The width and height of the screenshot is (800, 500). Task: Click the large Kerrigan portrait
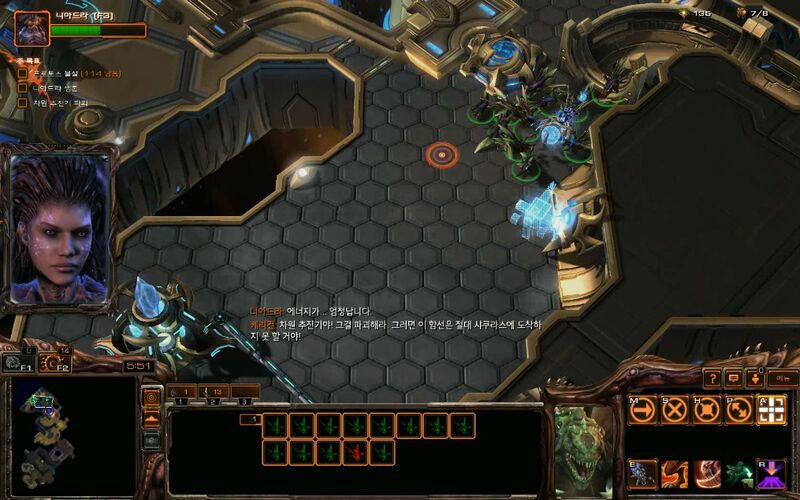click(60, 228)
